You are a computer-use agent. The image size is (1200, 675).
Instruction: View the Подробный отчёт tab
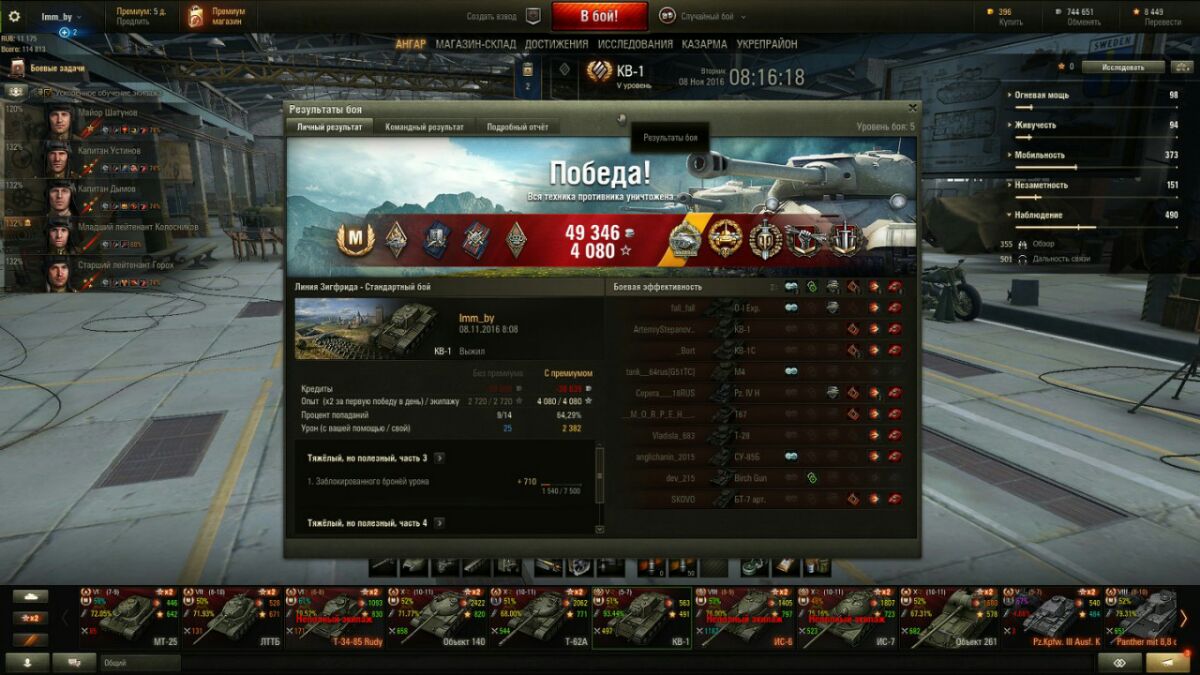(517, 127)
